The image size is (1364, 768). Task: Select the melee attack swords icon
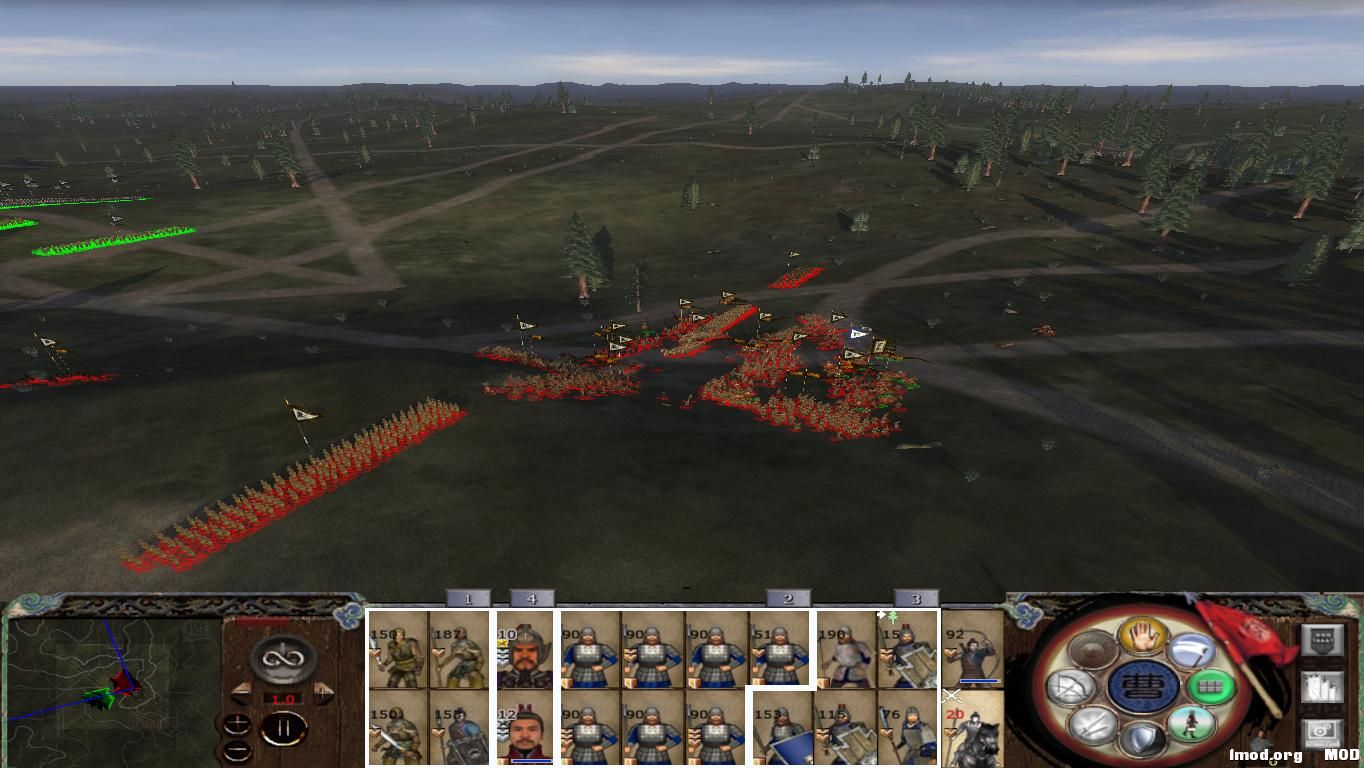[1090, 725]
